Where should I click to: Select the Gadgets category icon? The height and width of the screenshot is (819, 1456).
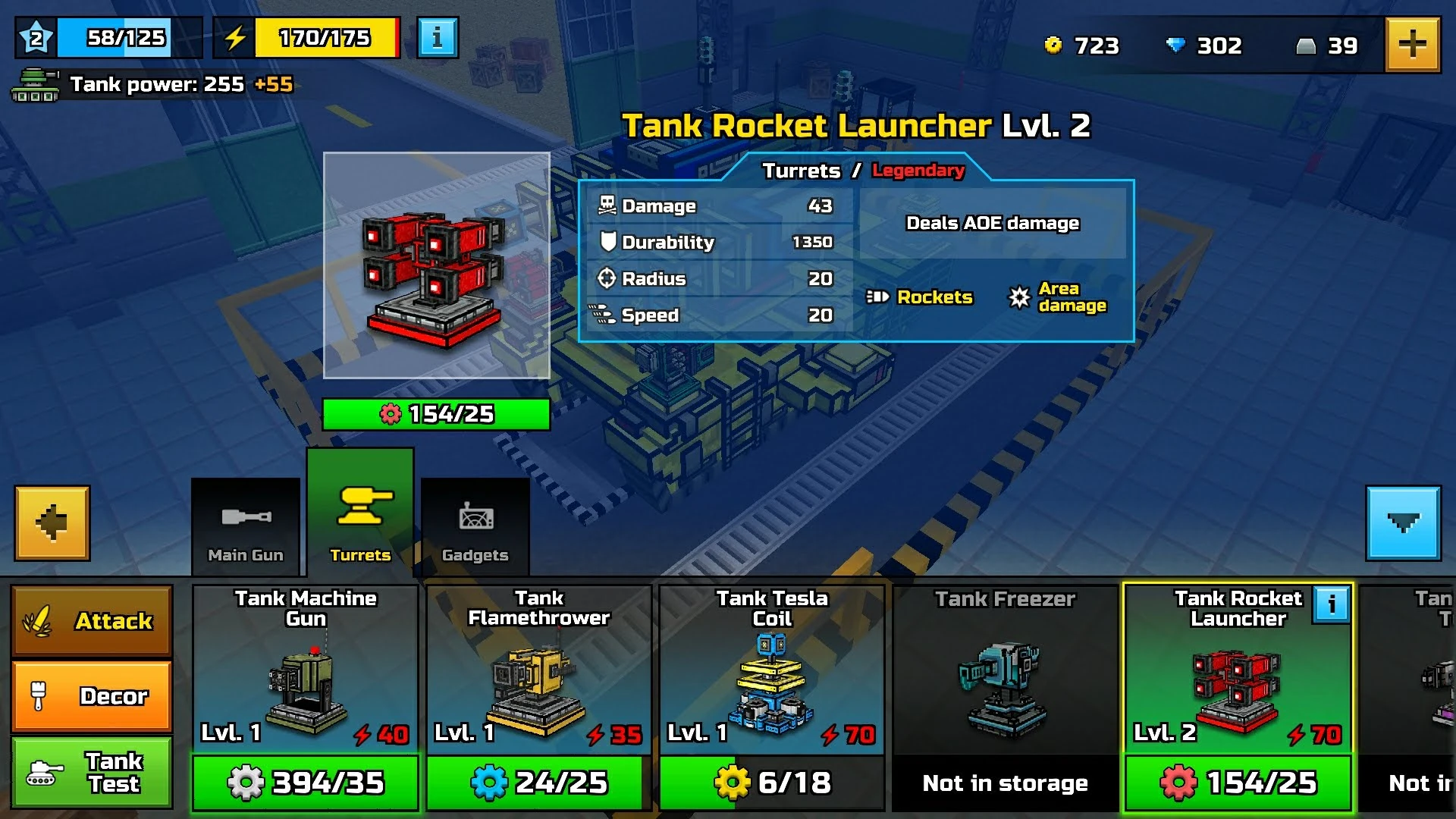475,523
